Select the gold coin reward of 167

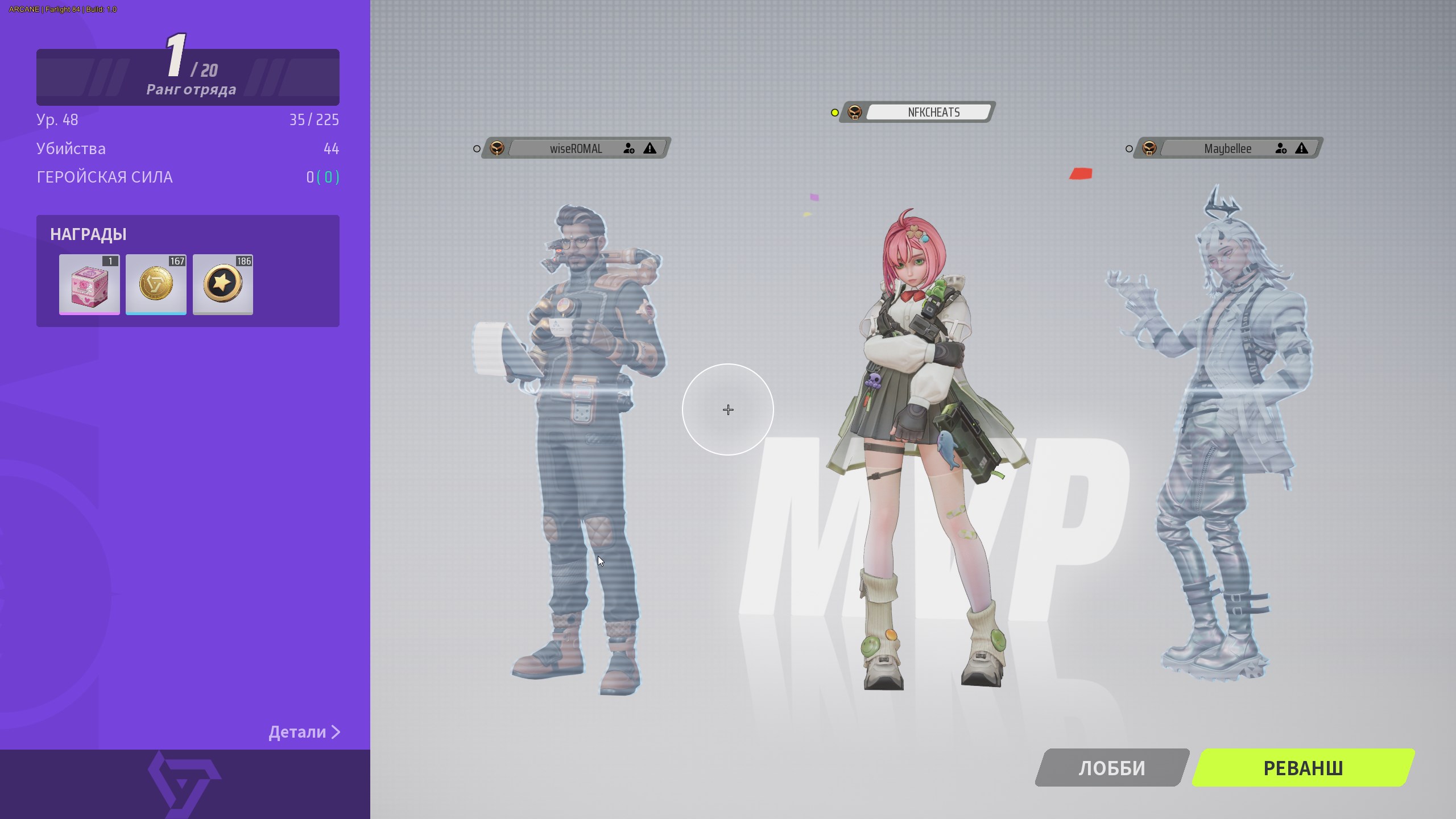pos(156,284)
